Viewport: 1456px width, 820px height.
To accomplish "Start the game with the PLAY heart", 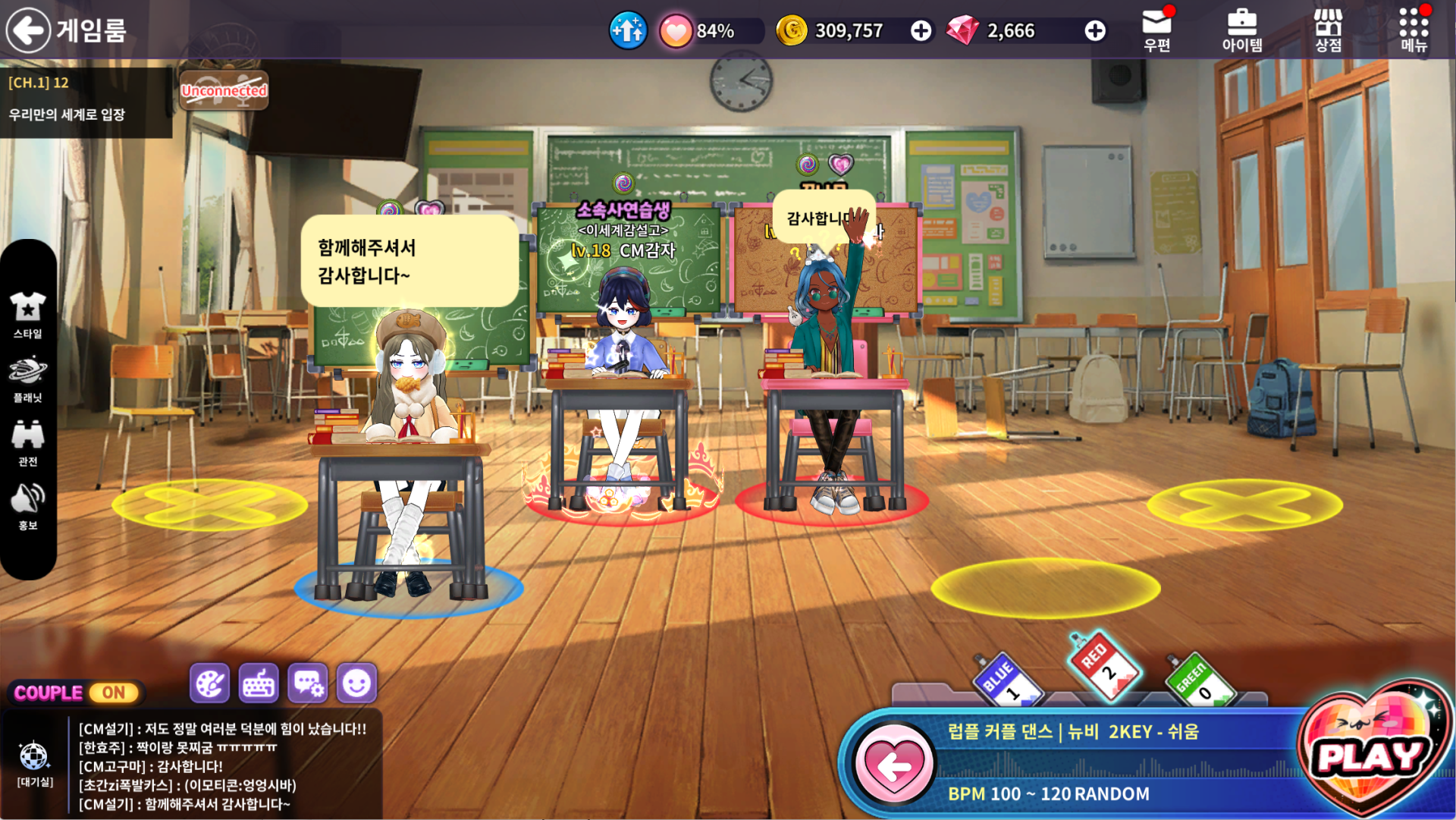I will click(x=1373, y=753).
